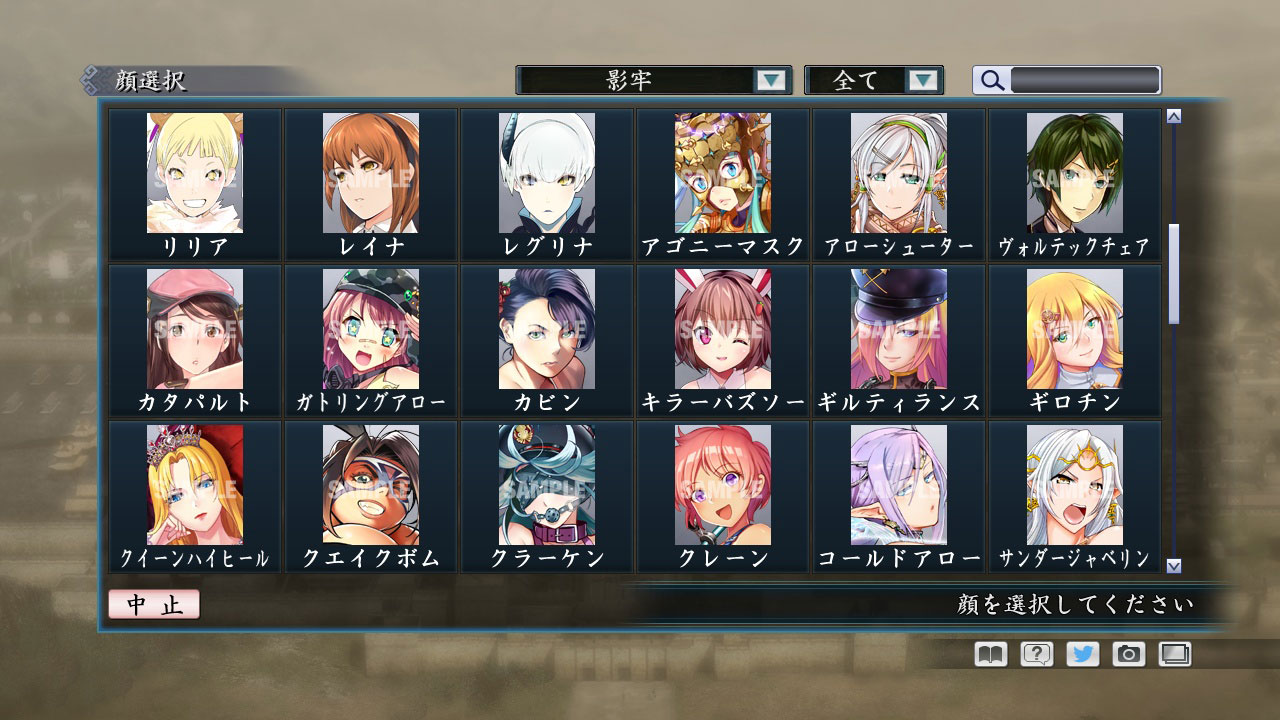Click inside the search input field

tap(1085, 80)
